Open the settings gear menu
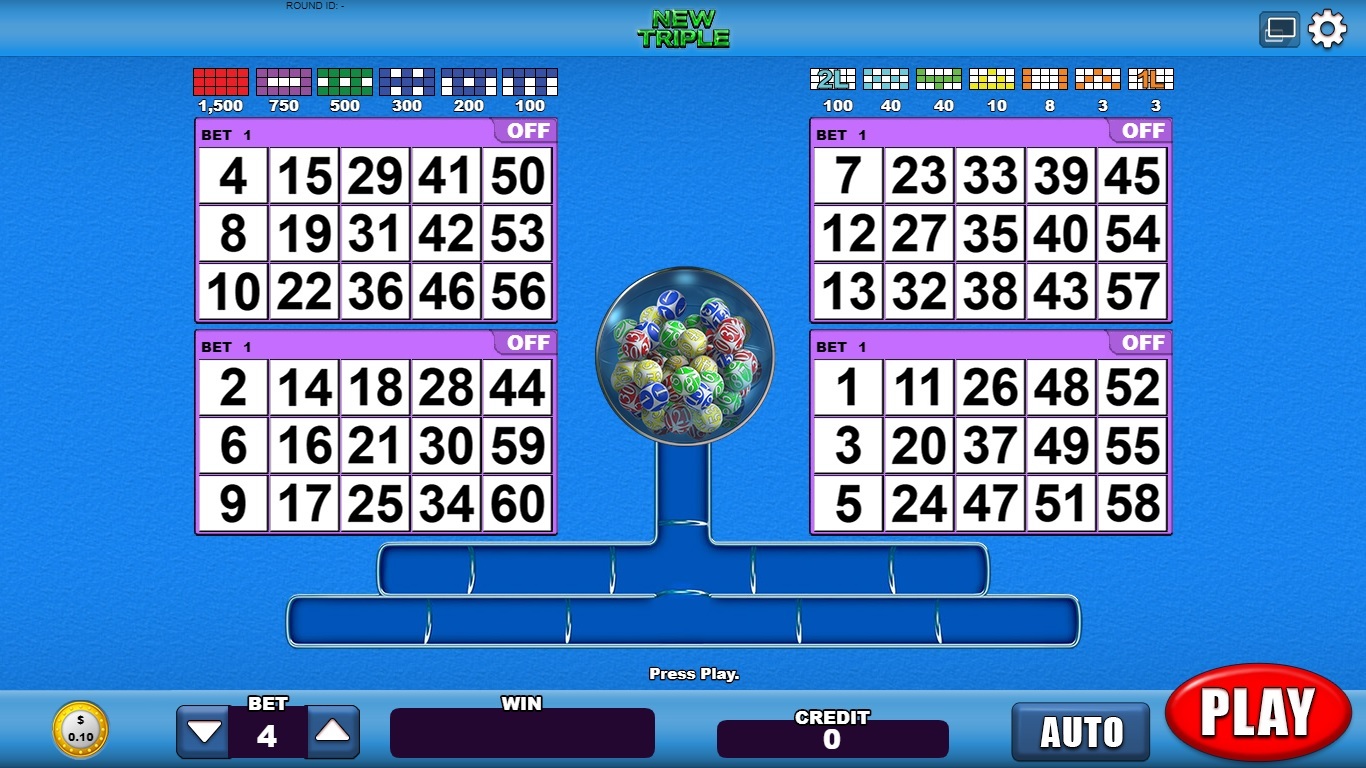This screenshot has height=768, width=1366. tap(1327, 28)
